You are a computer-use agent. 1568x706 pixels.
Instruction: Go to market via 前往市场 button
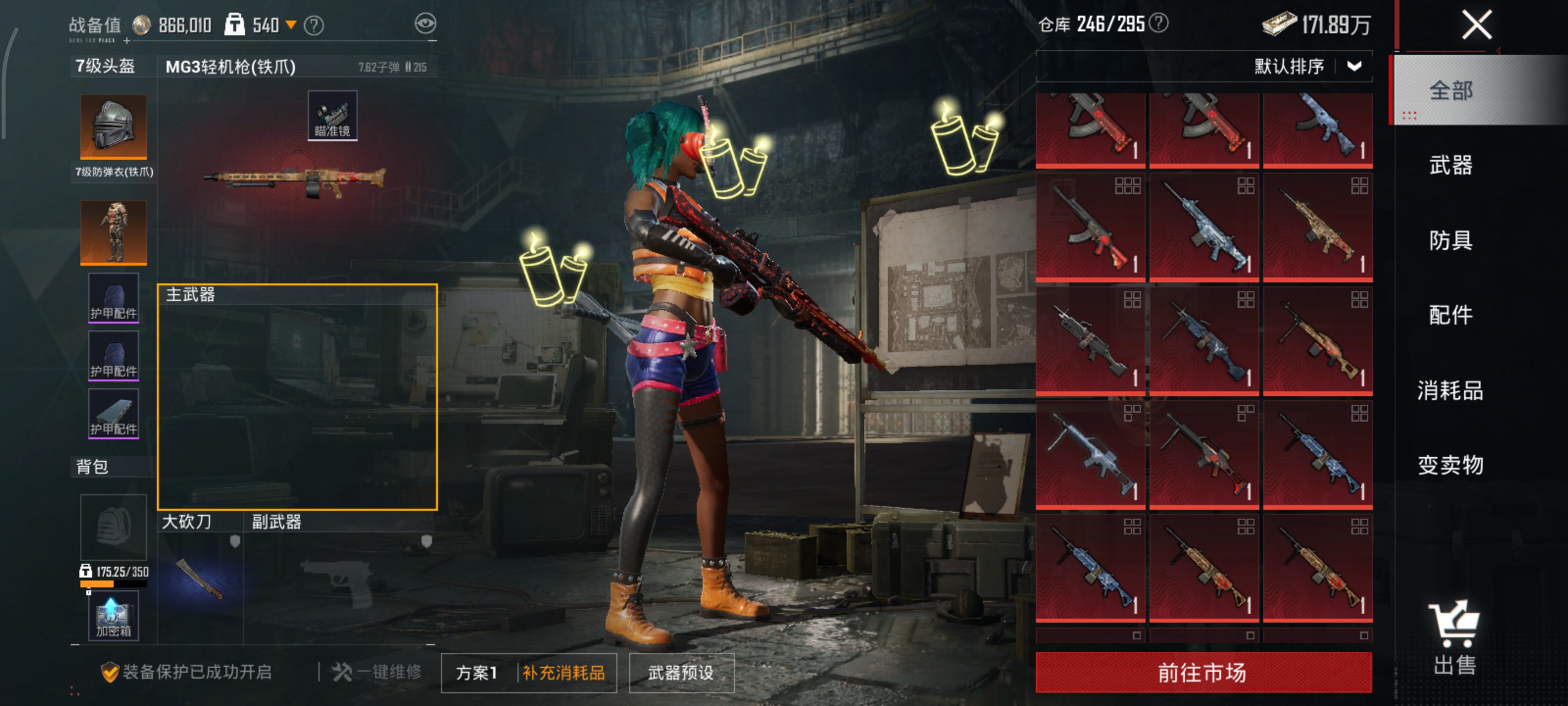pos(1203,673)
